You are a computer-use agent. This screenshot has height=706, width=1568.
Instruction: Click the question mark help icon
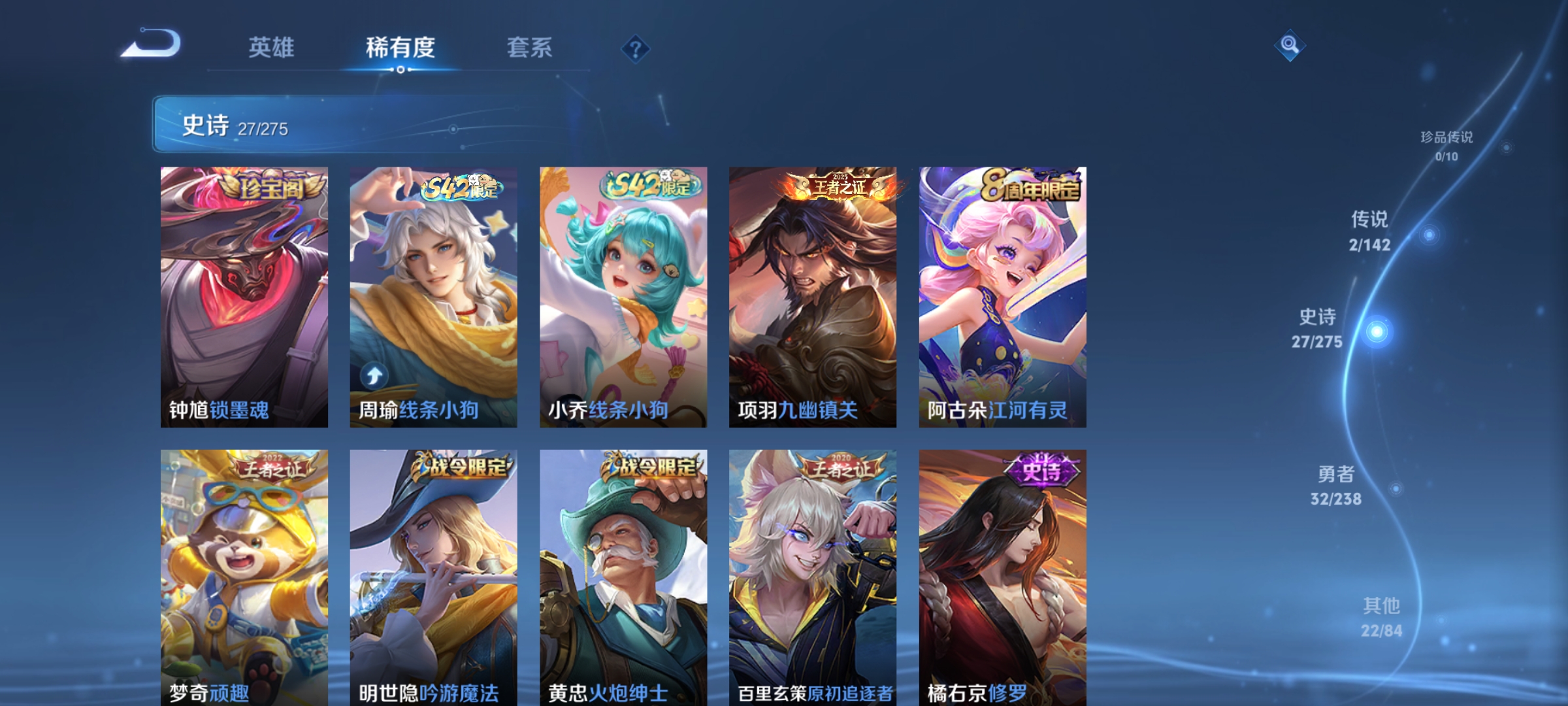pos(636,49)
